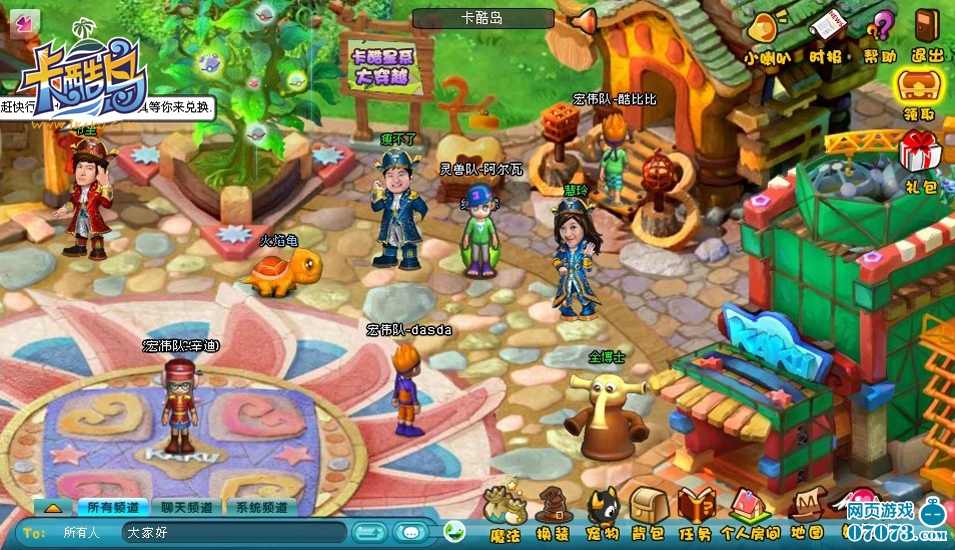Toggle sound with the speaker icon

point(583,19)
